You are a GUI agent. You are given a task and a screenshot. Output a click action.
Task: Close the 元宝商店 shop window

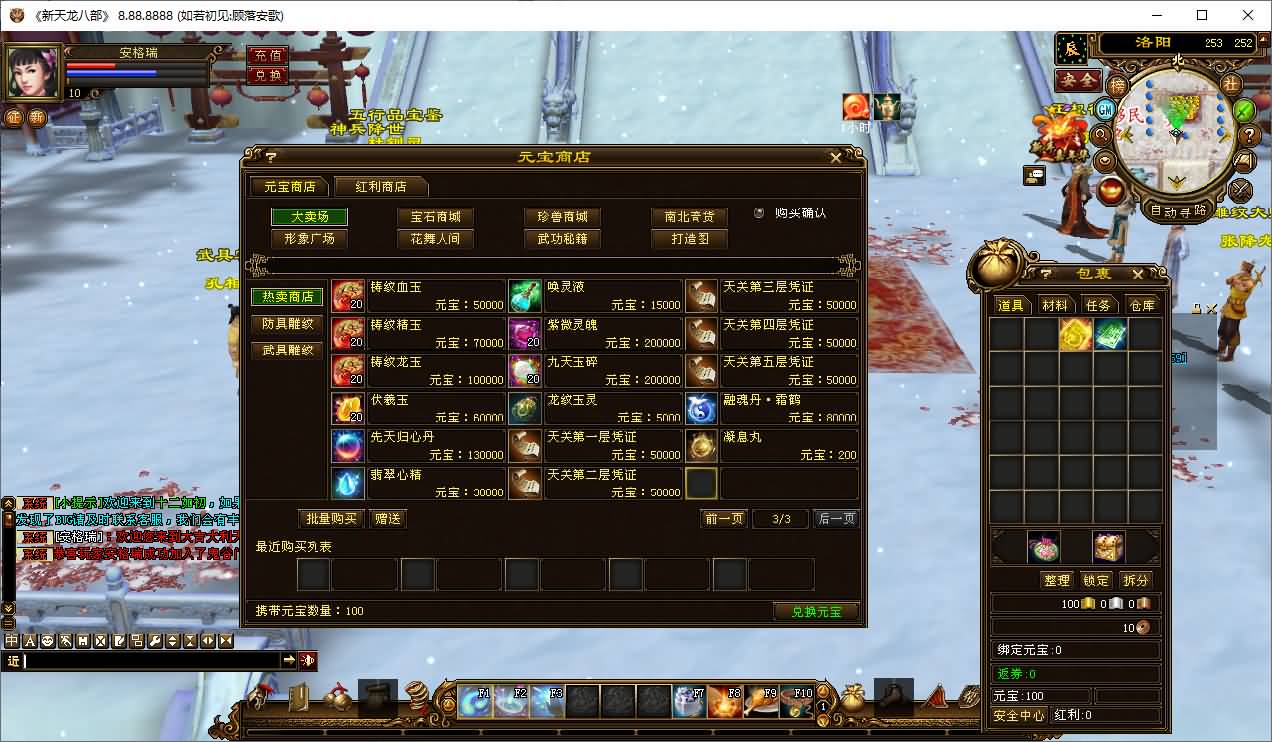[x=836, y=157]
